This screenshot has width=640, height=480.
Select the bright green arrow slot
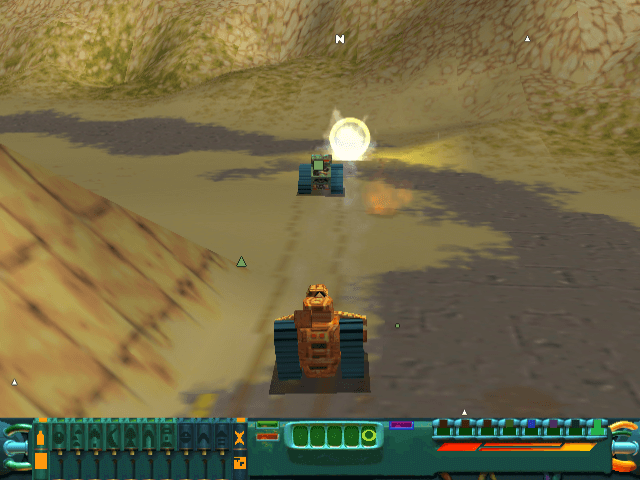click(598, 428)
